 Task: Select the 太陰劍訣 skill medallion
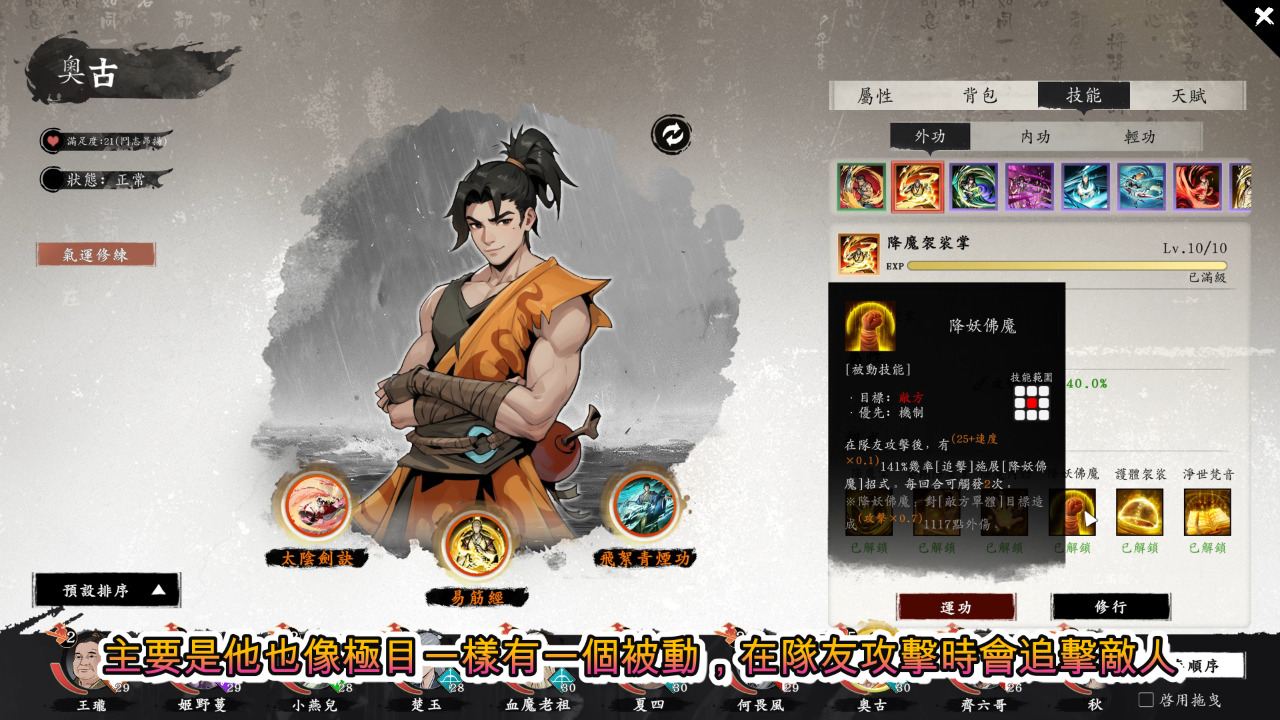317,506
